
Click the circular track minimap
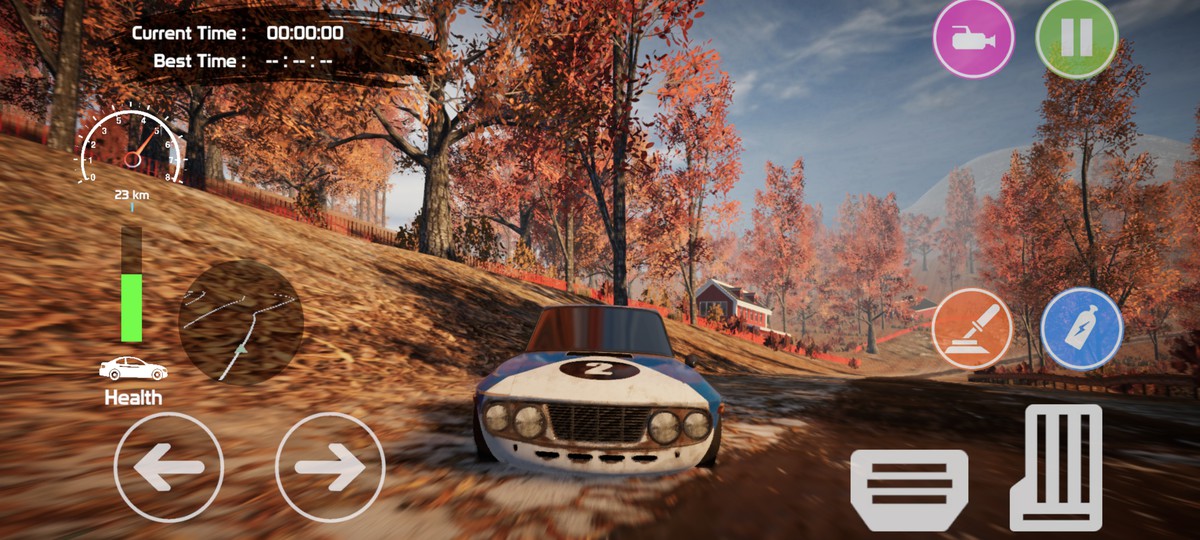[241, 322]
